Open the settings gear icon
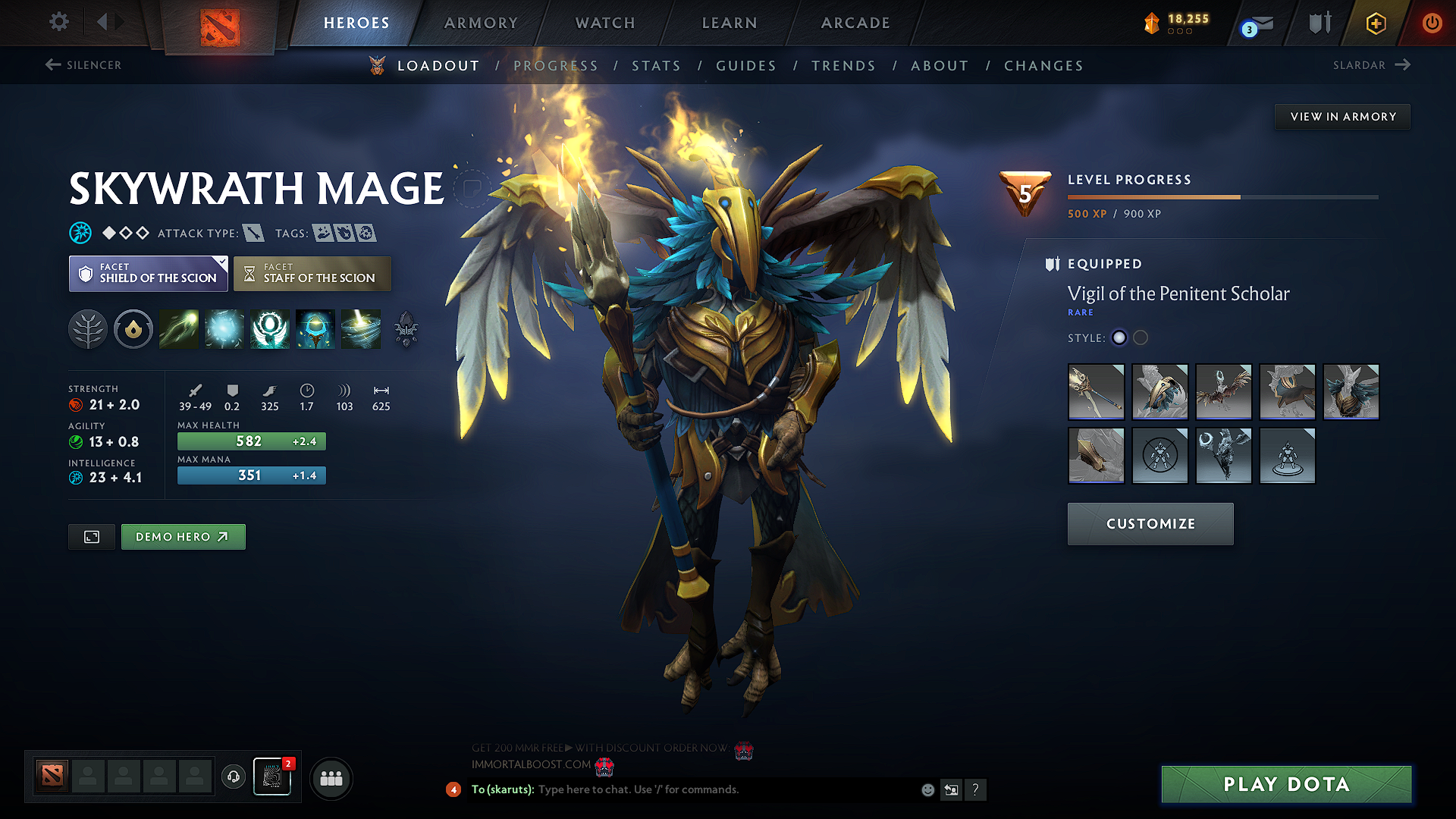 coord(58,22)
